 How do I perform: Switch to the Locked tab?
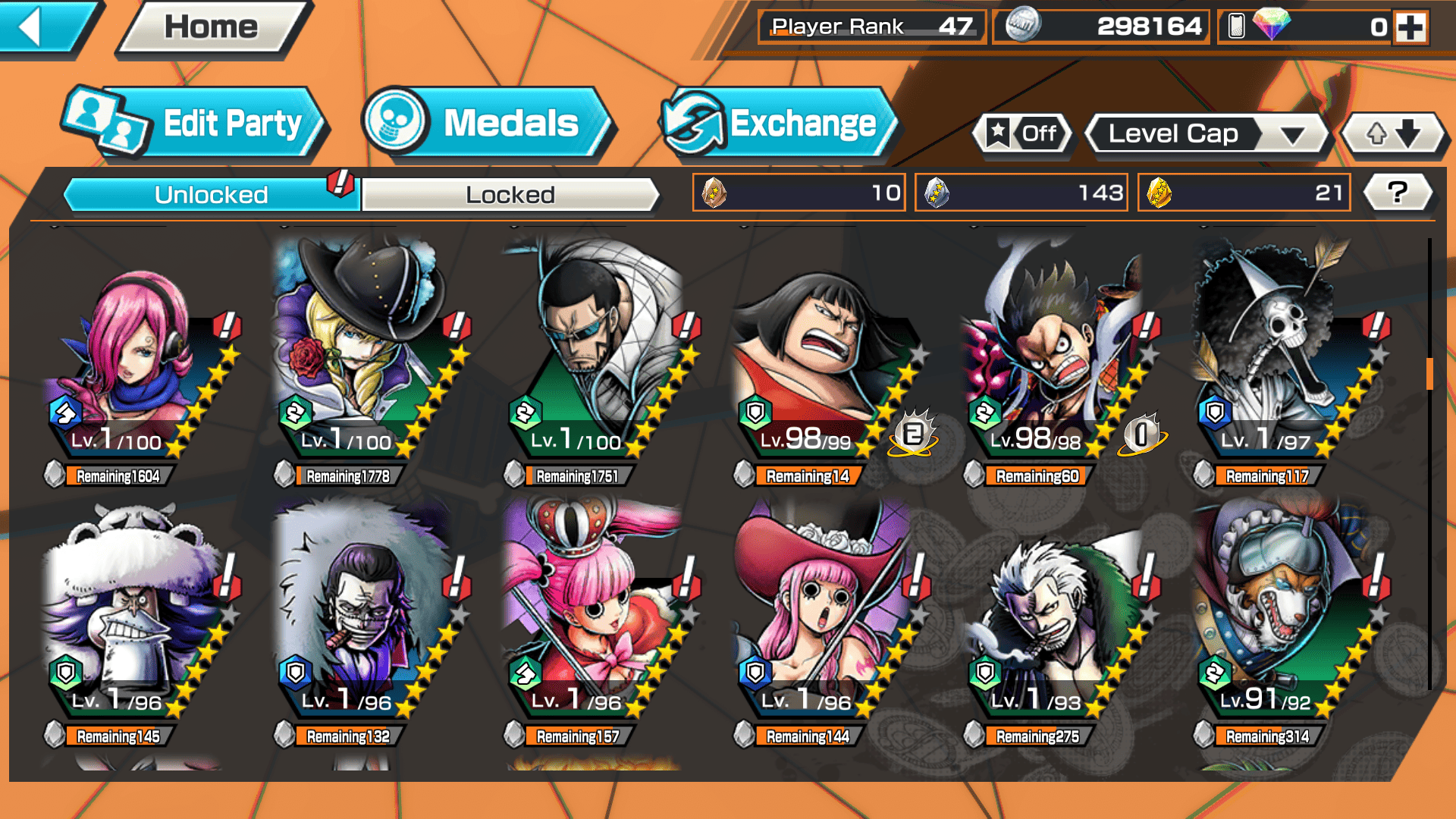pos(510,195)
